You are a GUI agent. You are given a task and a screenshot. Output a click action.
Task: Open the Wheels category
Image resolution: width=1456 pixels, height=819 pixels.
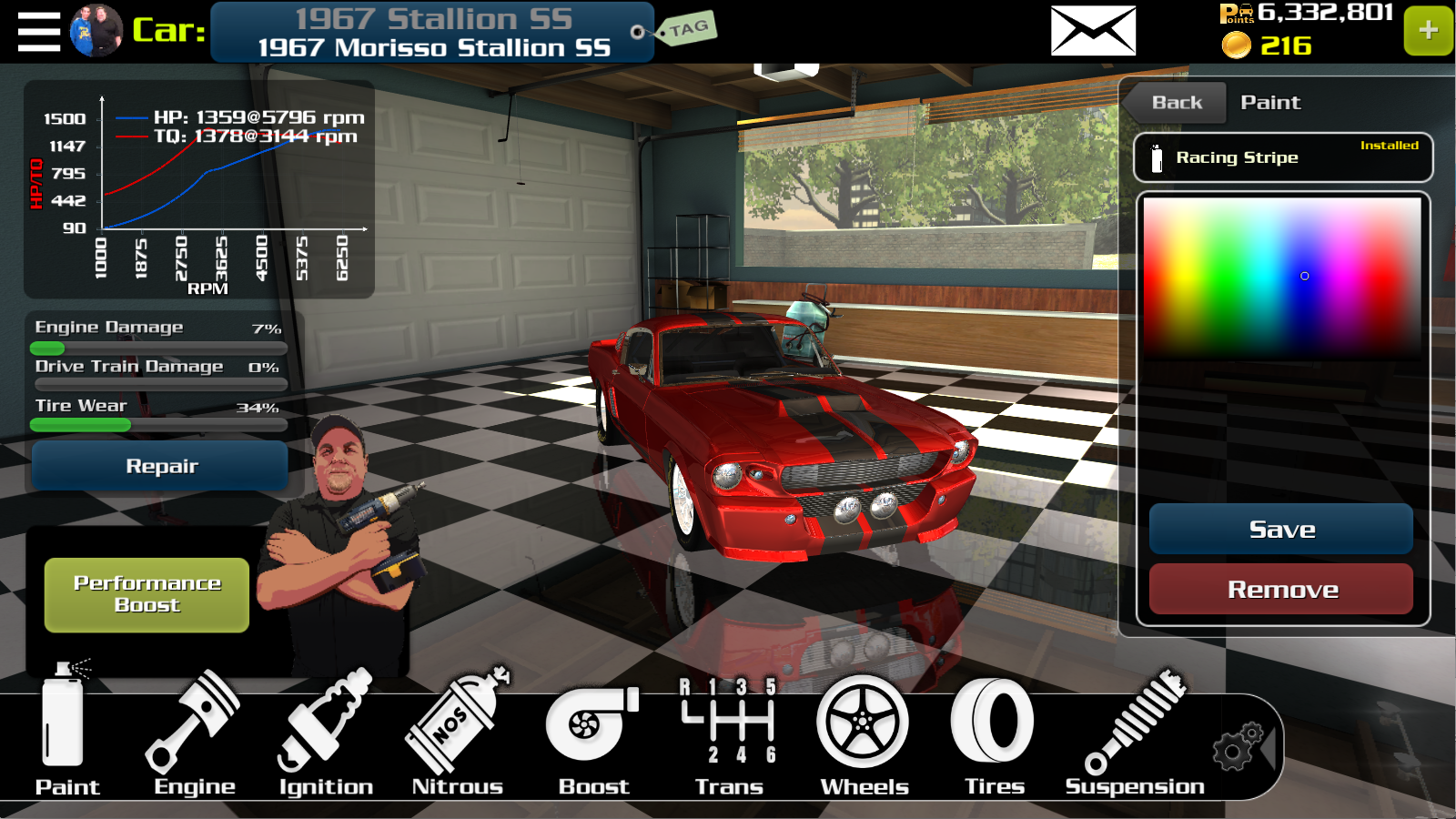click(864, 733)
